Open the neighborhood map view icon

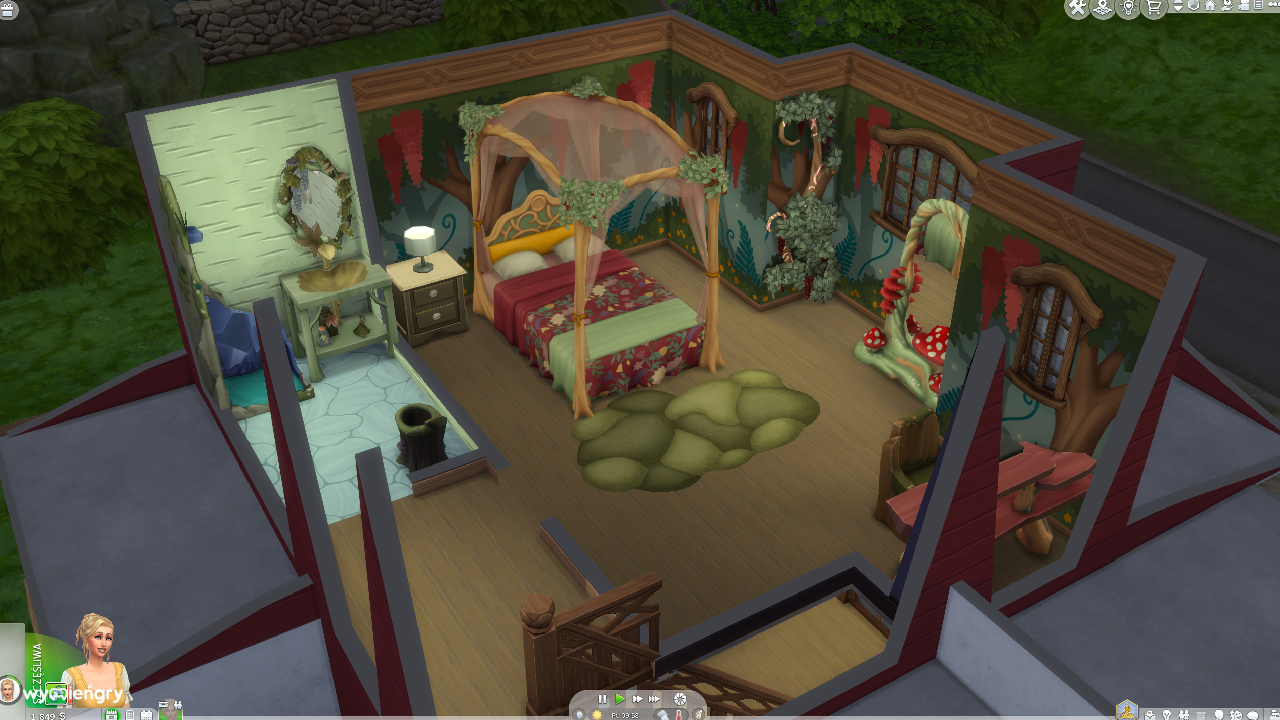1100,8
